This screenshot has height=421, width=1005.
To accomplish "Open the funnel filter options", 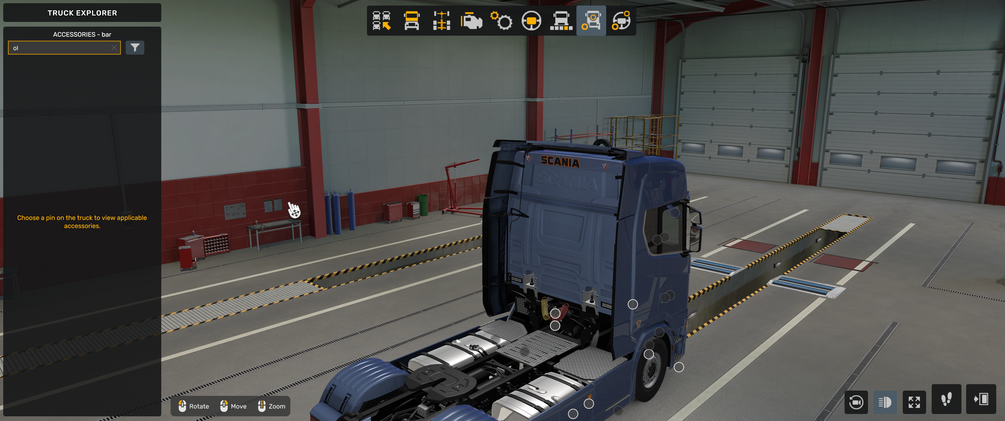I will (x=135, y=48).
